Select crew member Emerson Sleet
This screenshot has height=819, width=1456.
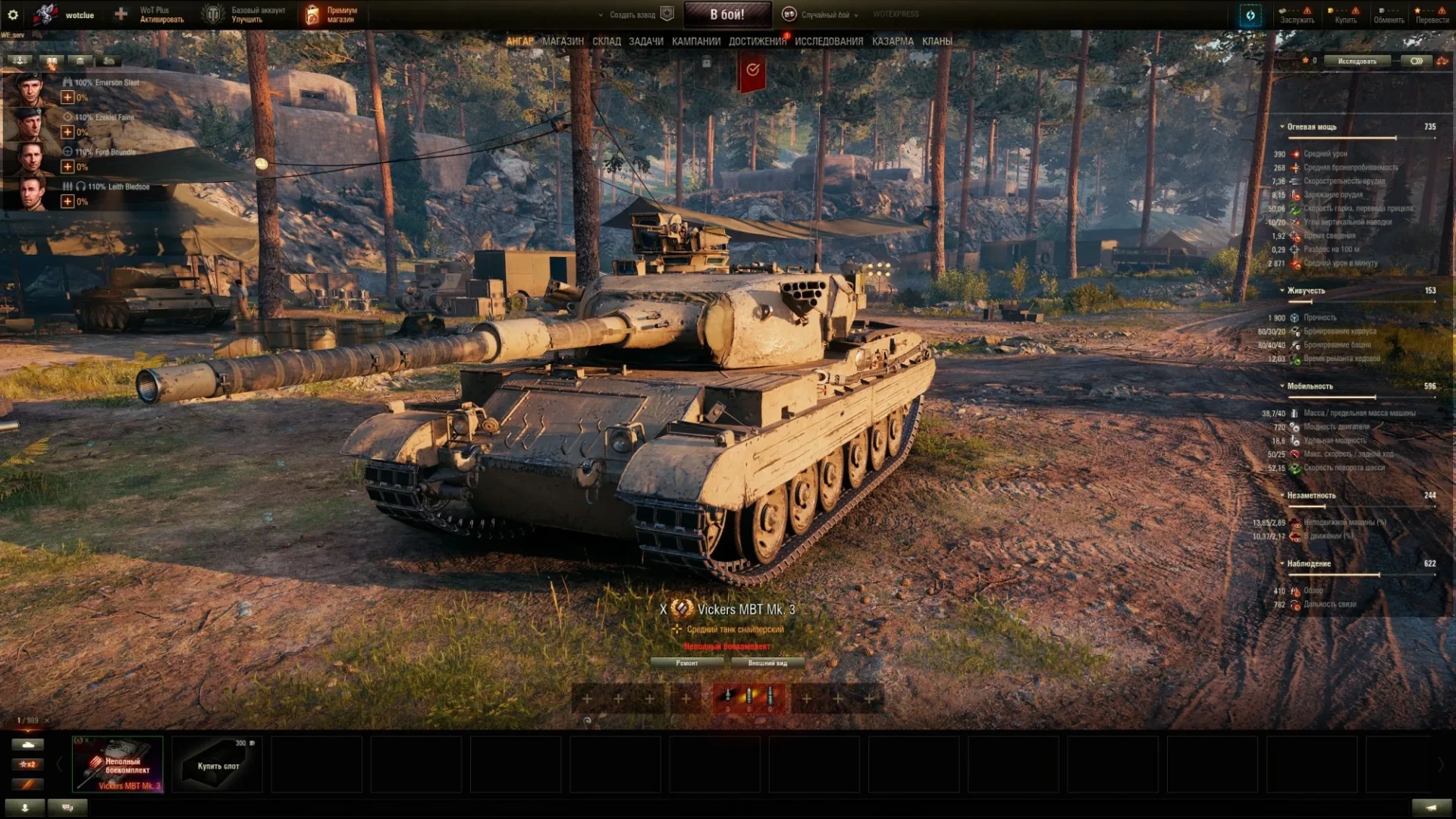pos(30,89)
